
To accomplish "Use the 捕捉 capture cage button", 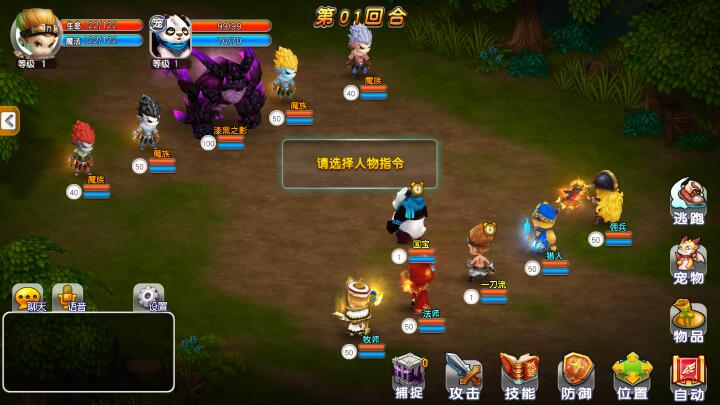I will (409, 376).
